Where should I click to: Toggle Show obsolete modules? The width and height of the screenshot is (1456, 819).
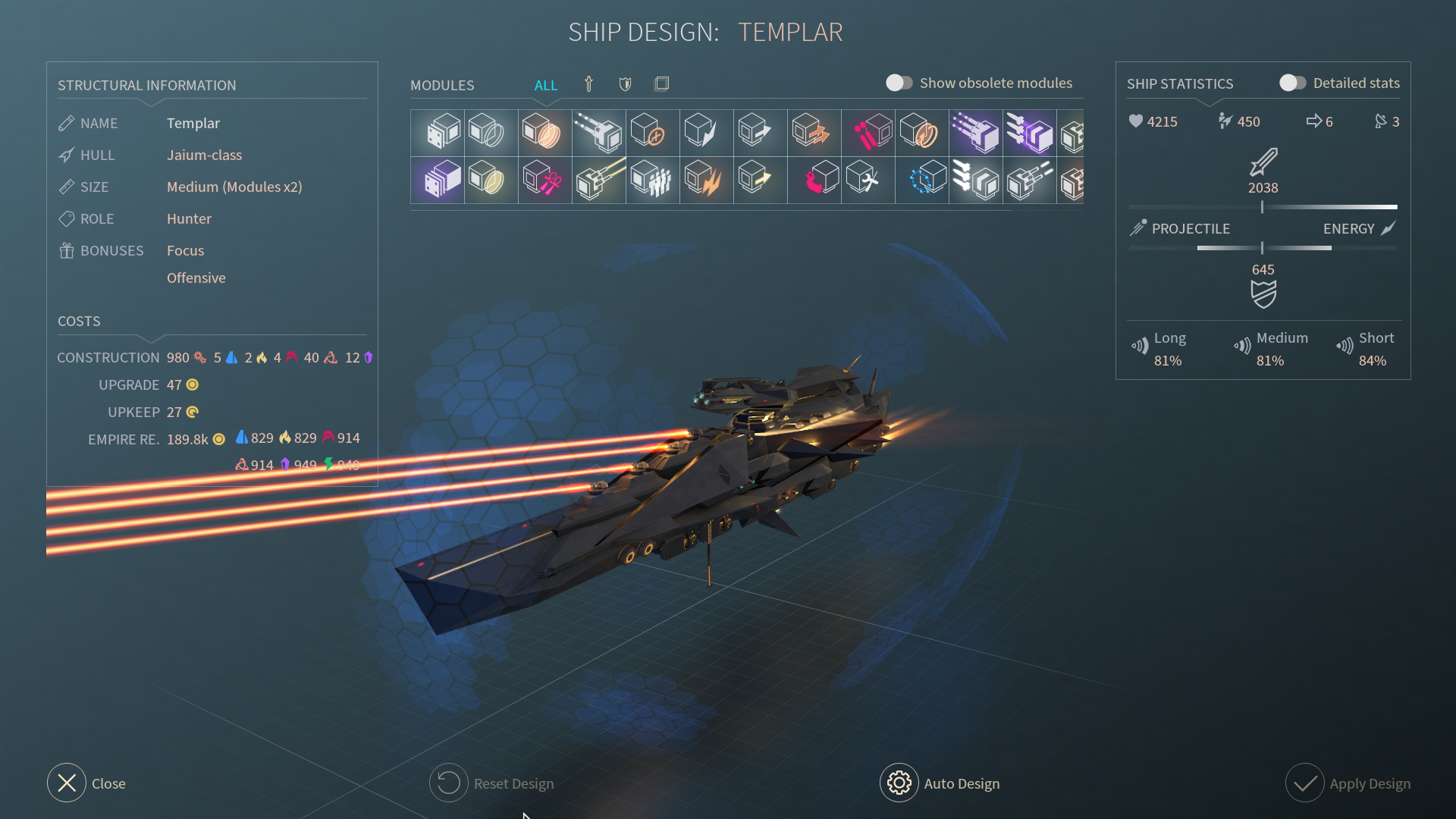click(x=899, y=83)
